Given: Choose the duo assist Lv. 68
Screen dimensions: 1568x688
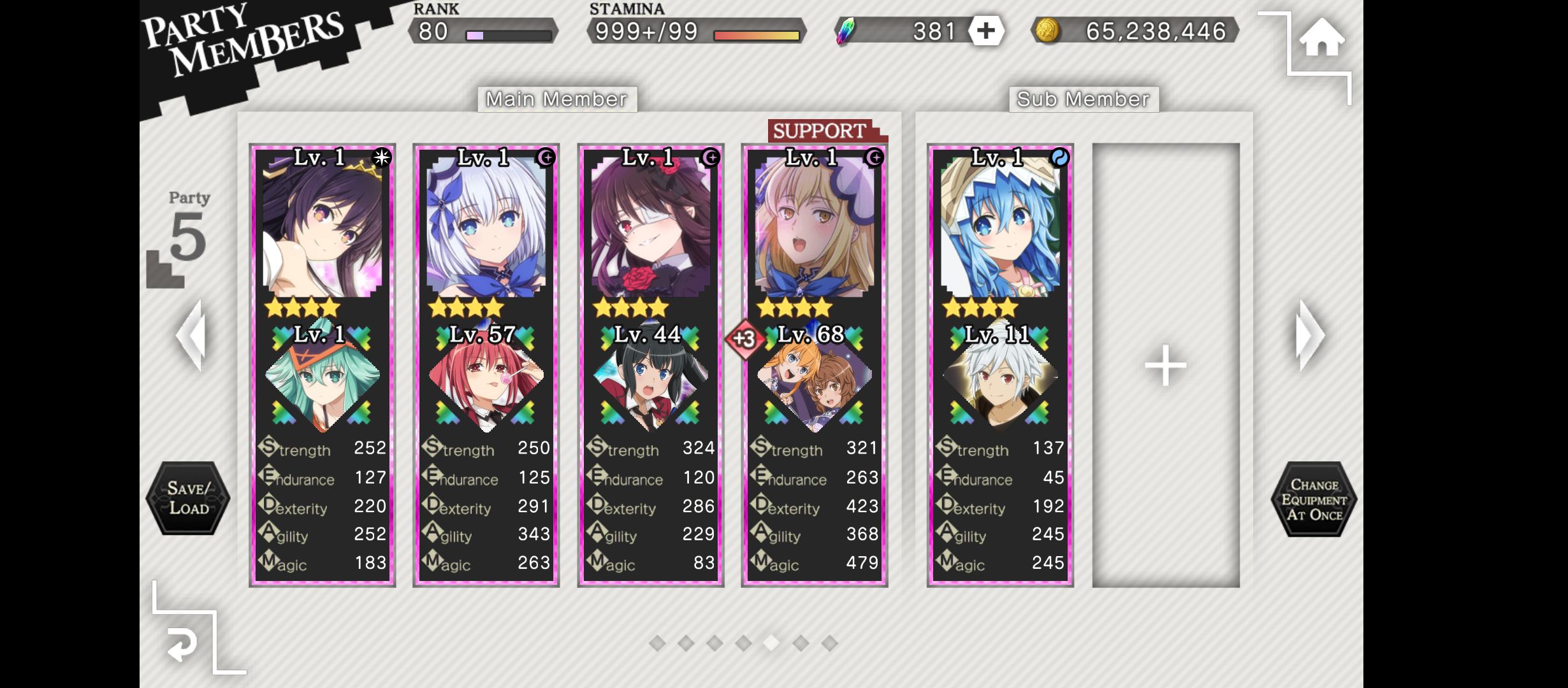Looking at the screenshot, I should click(815, 376).
